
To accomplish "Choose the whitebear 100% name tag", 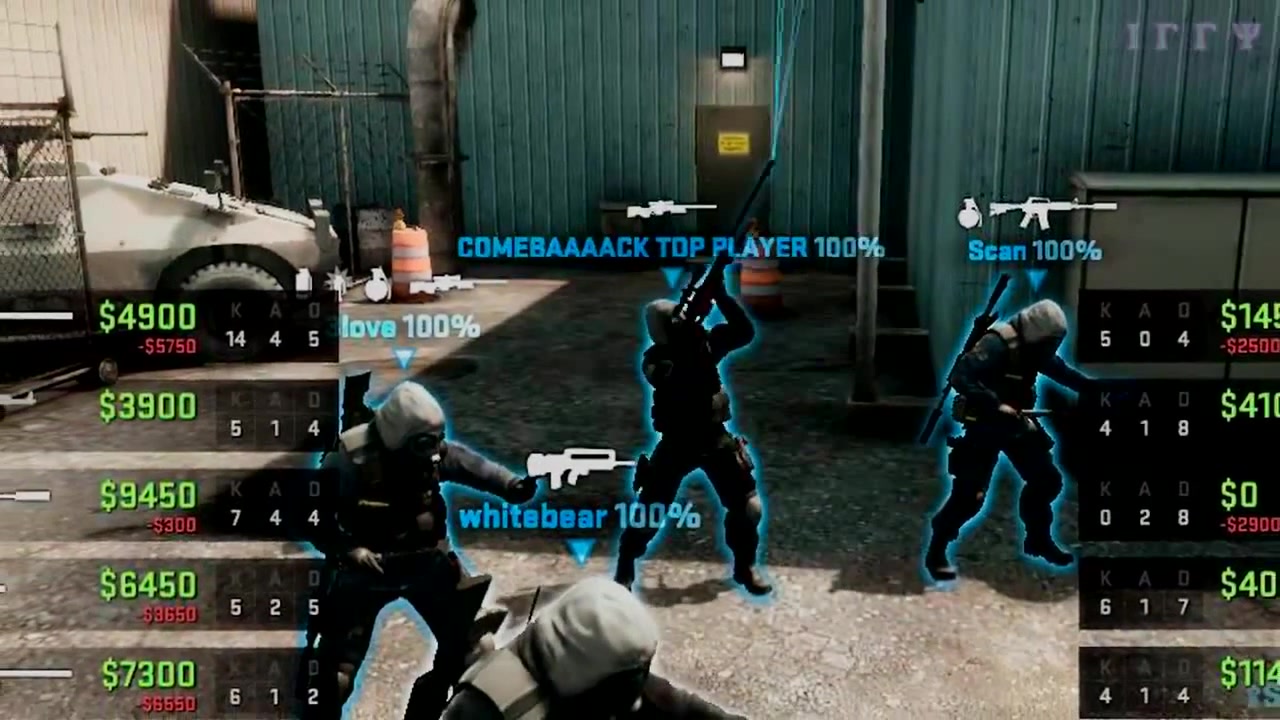I will click(579, 517).
